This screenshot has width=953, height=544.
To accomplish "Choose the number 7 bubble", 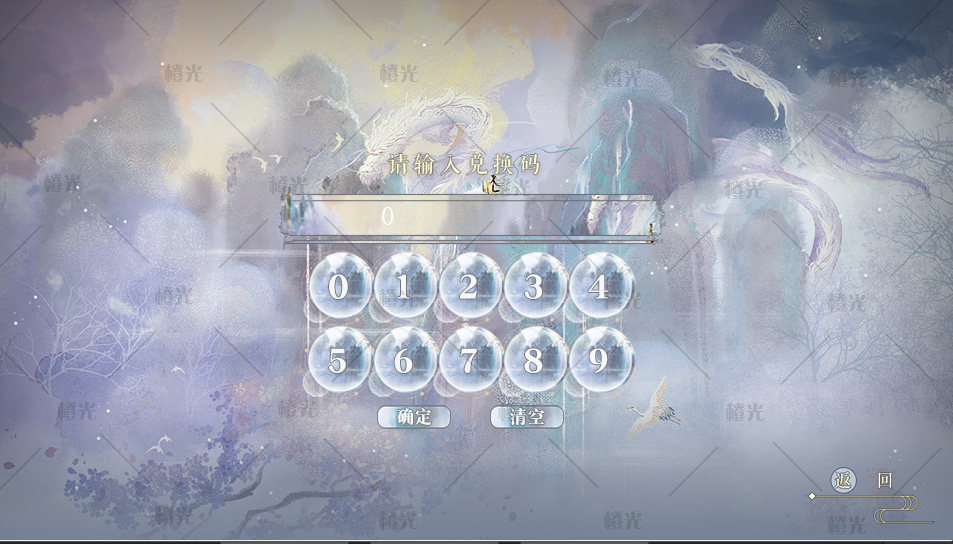I will tap(469, 359).
